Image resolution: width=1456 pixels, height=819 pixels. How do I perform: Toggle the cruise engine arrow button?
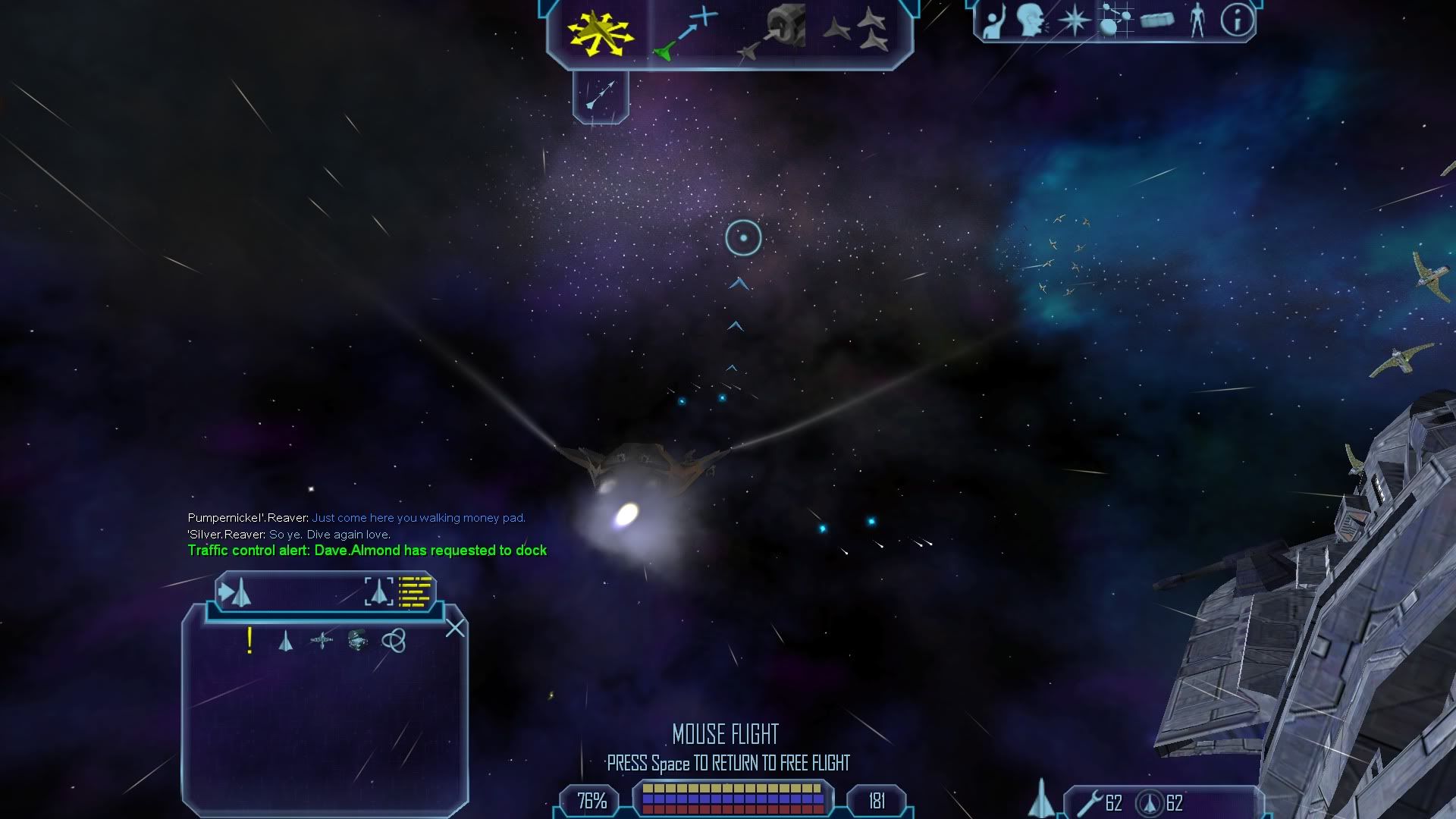(x=601, y=96)
